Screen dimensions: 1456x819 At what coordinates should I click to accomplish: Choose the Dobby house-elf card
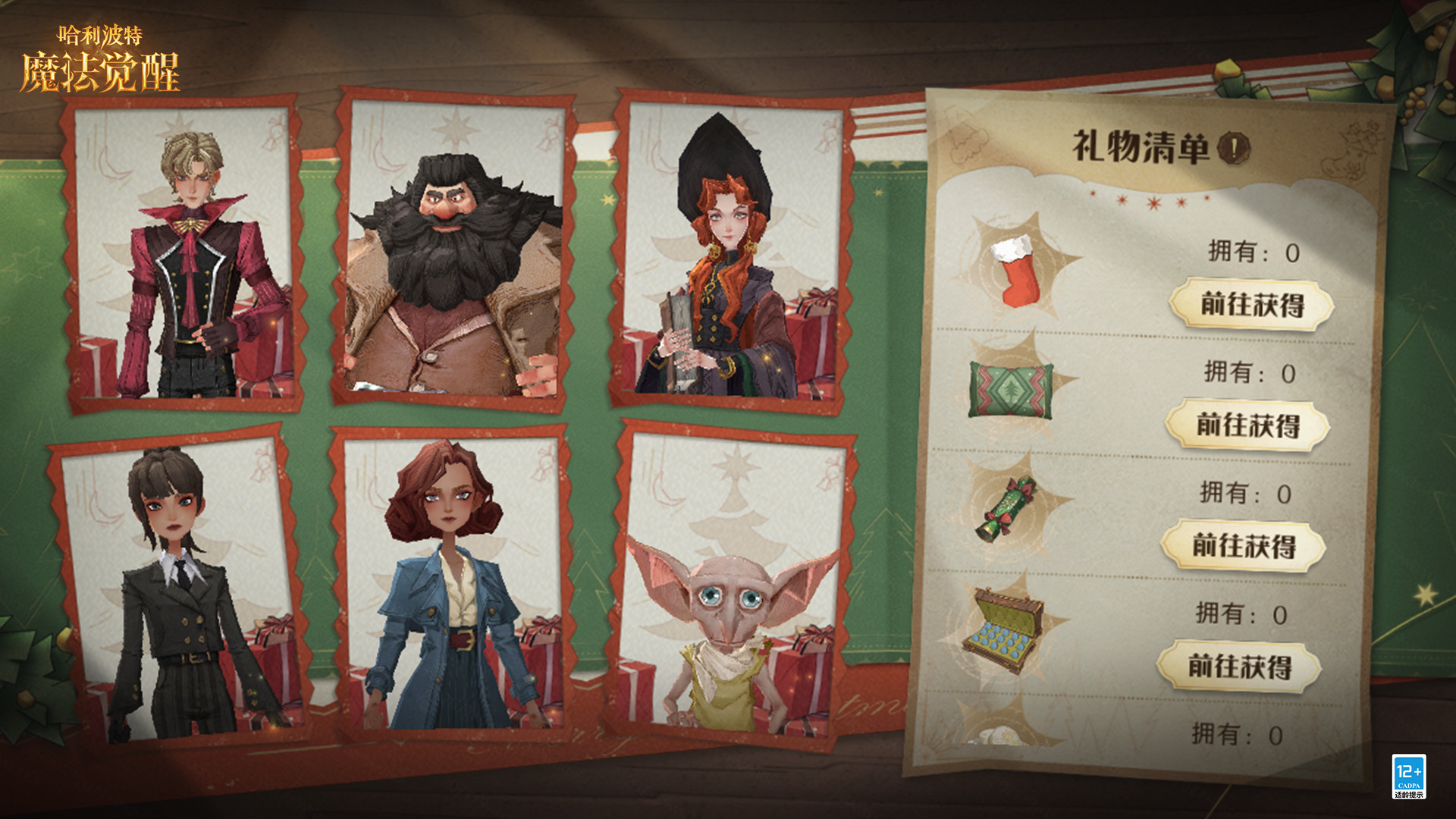tap(733, 584)
